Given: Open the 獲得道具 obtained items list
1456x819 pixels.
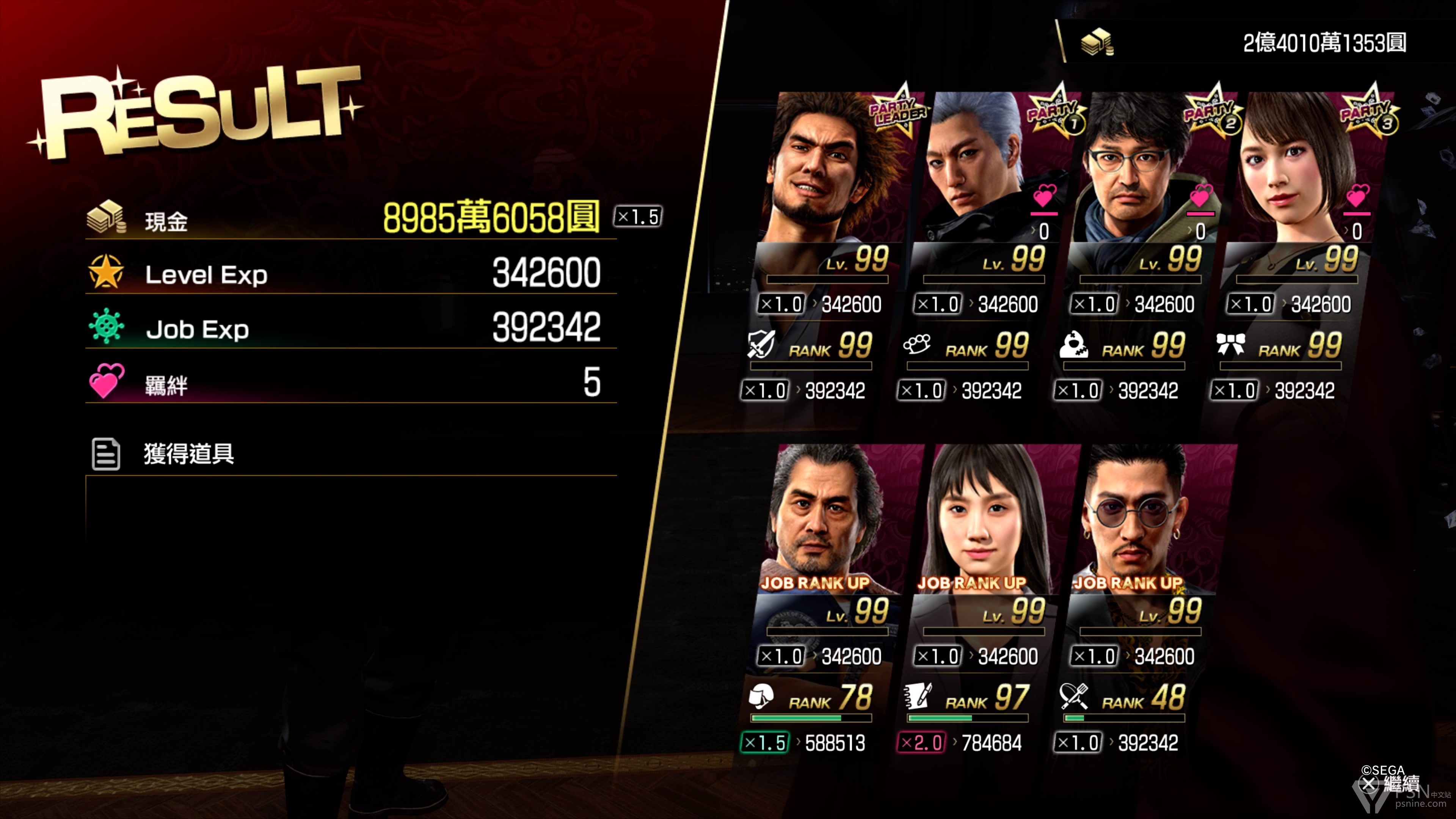Looking at the screenshot, I should point(188,454).
